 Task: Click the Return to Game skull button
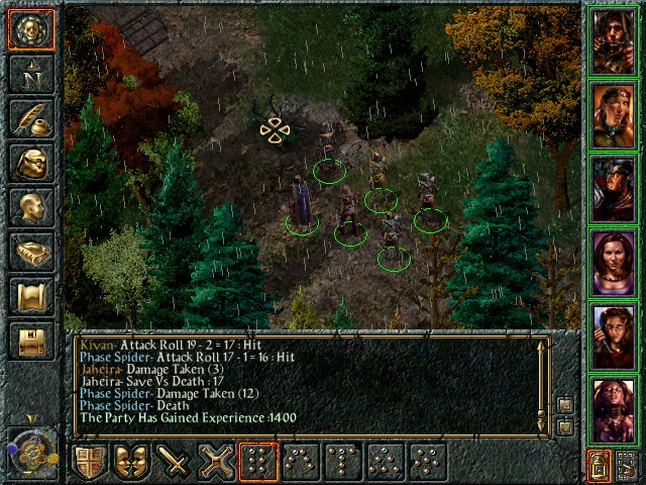(30, 30)
